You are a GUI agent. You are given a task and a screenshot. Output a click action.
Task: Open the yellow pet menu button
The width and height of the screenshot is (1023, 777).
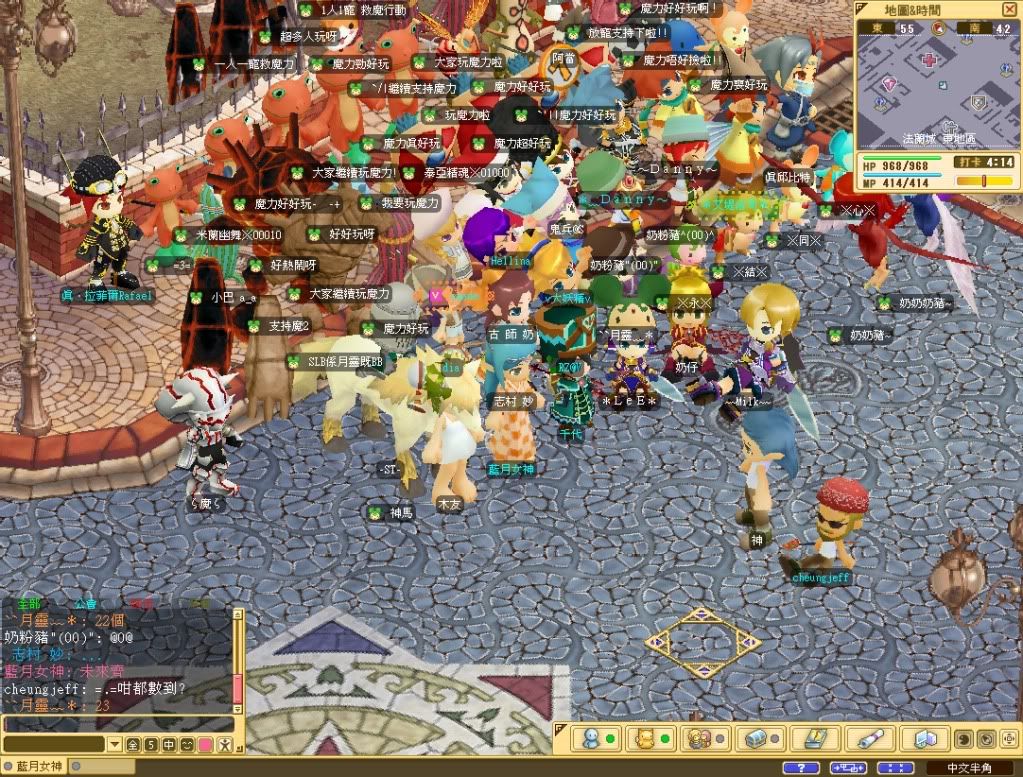[x=645, y=739]
